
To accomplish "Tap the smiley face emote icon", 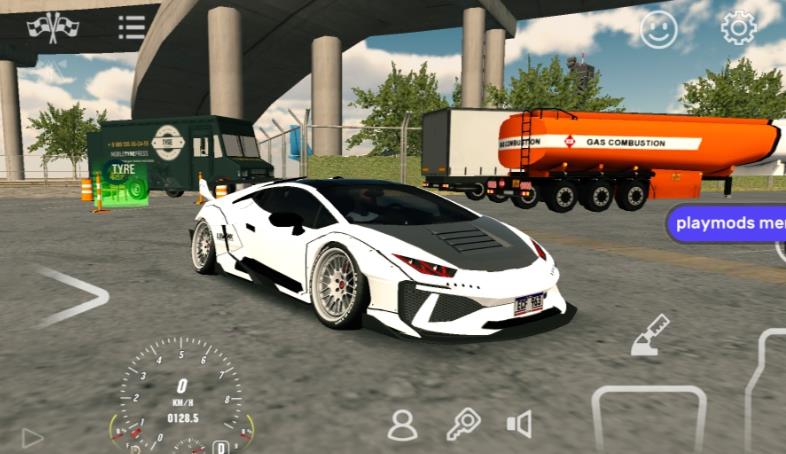I will click(659, 28).
